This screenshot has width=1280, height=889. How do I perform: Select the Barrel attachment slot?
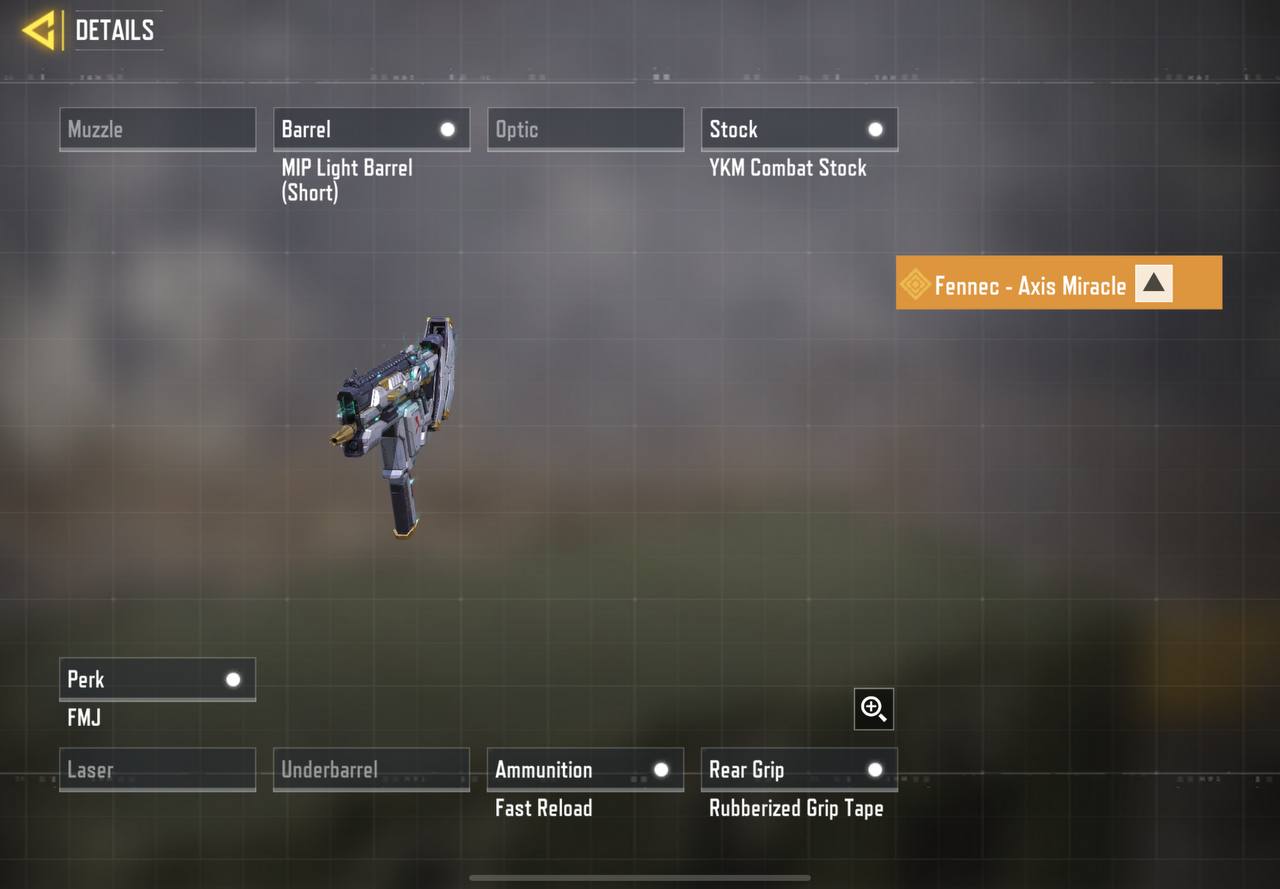[371, 129]
